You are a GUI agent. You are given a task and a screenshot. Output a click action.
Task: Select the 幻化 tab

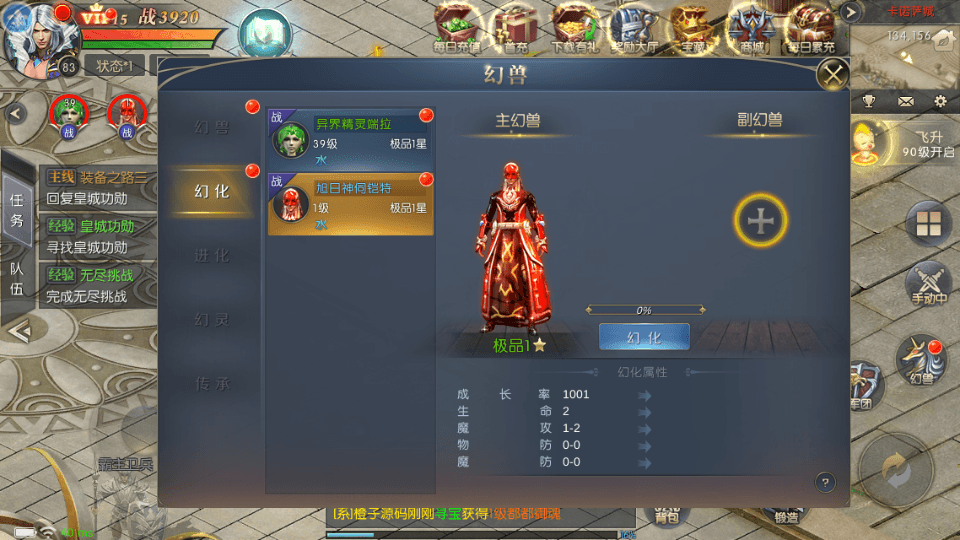[x=211, y=191]
